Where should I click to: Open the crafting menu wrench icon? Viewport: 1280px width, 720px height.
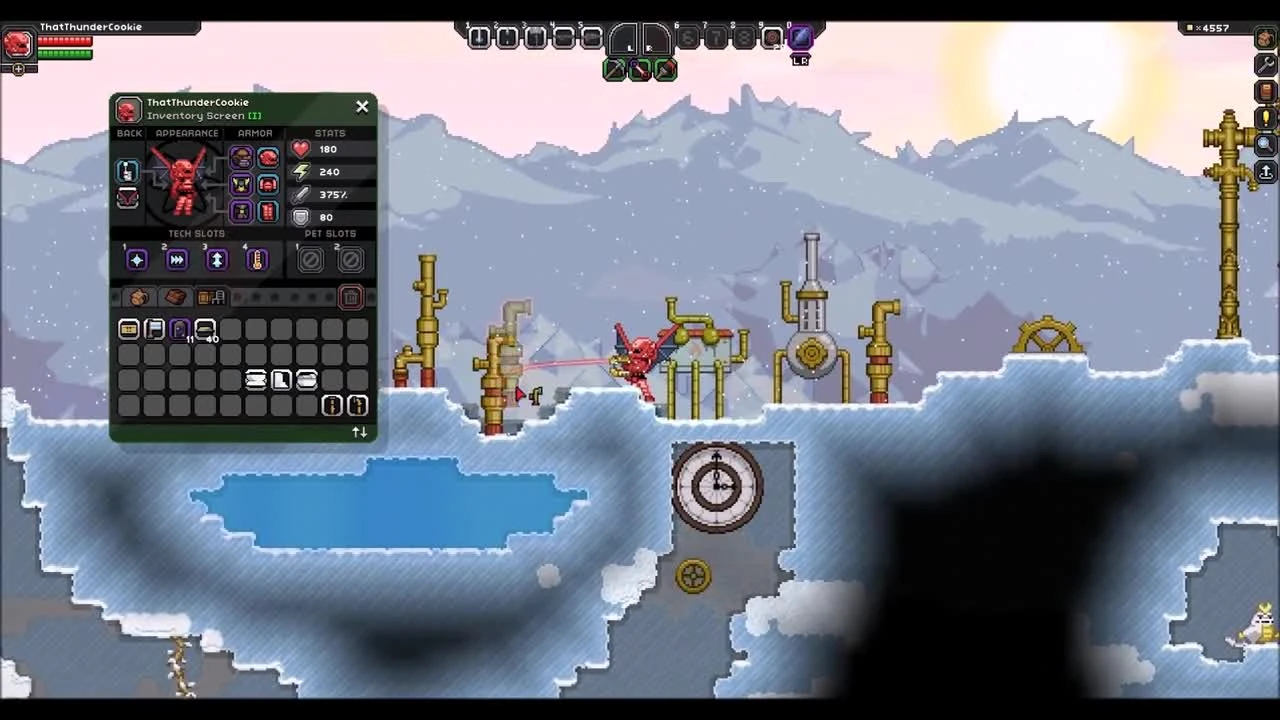1265,63
